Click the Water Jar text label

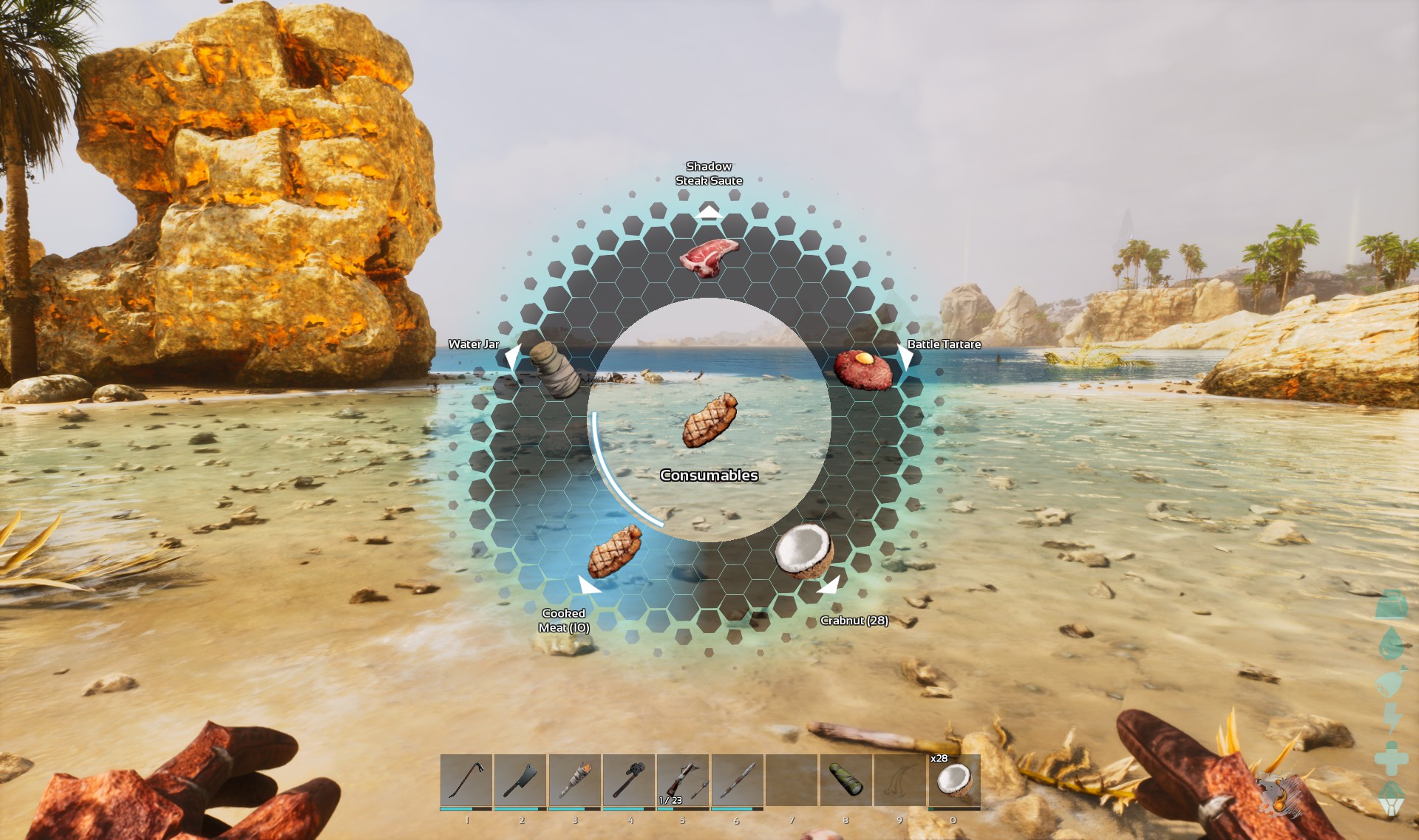(474, 344)
